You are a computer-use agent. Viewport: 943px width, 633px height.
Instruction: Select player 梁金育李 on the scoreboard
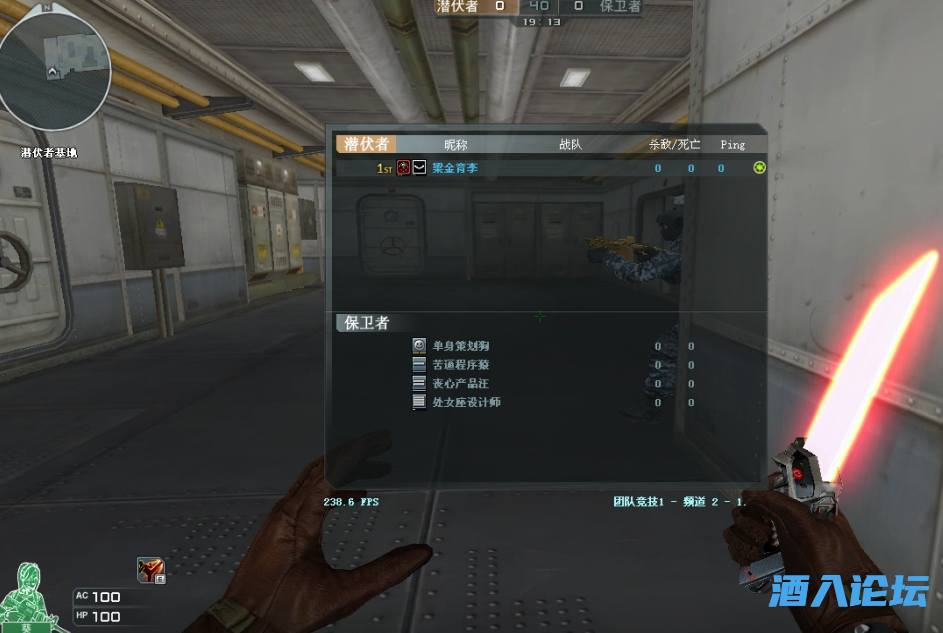click(455, 168)
